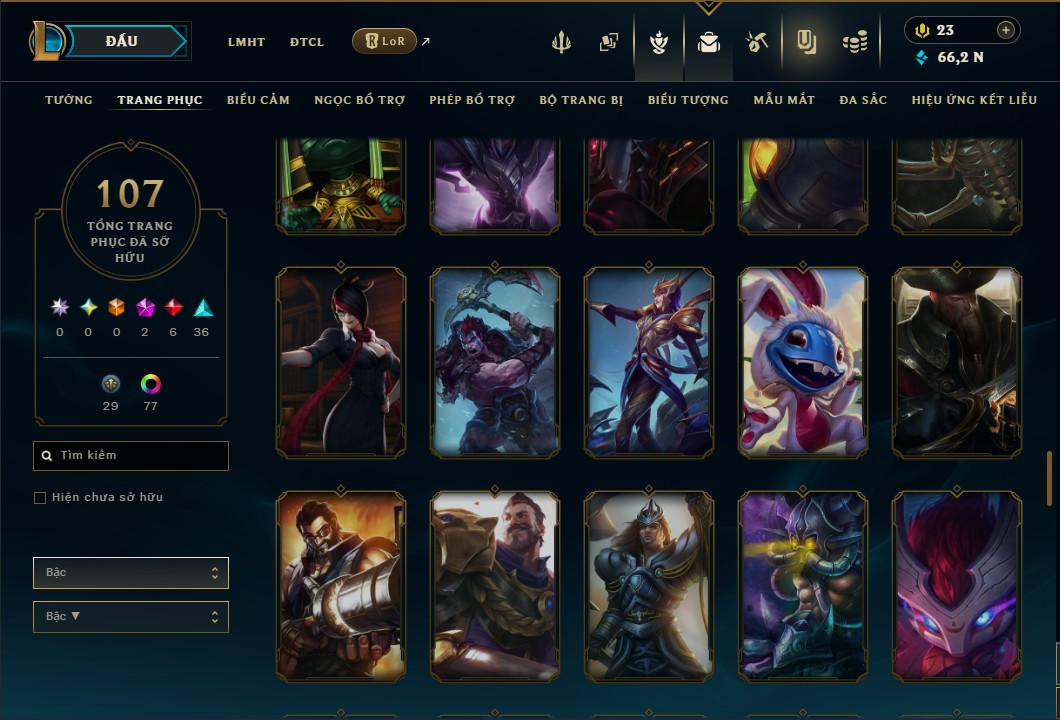Click the Tìm kiếm search field
This screenshot has height=720, width=1060.
coord(131,456)
